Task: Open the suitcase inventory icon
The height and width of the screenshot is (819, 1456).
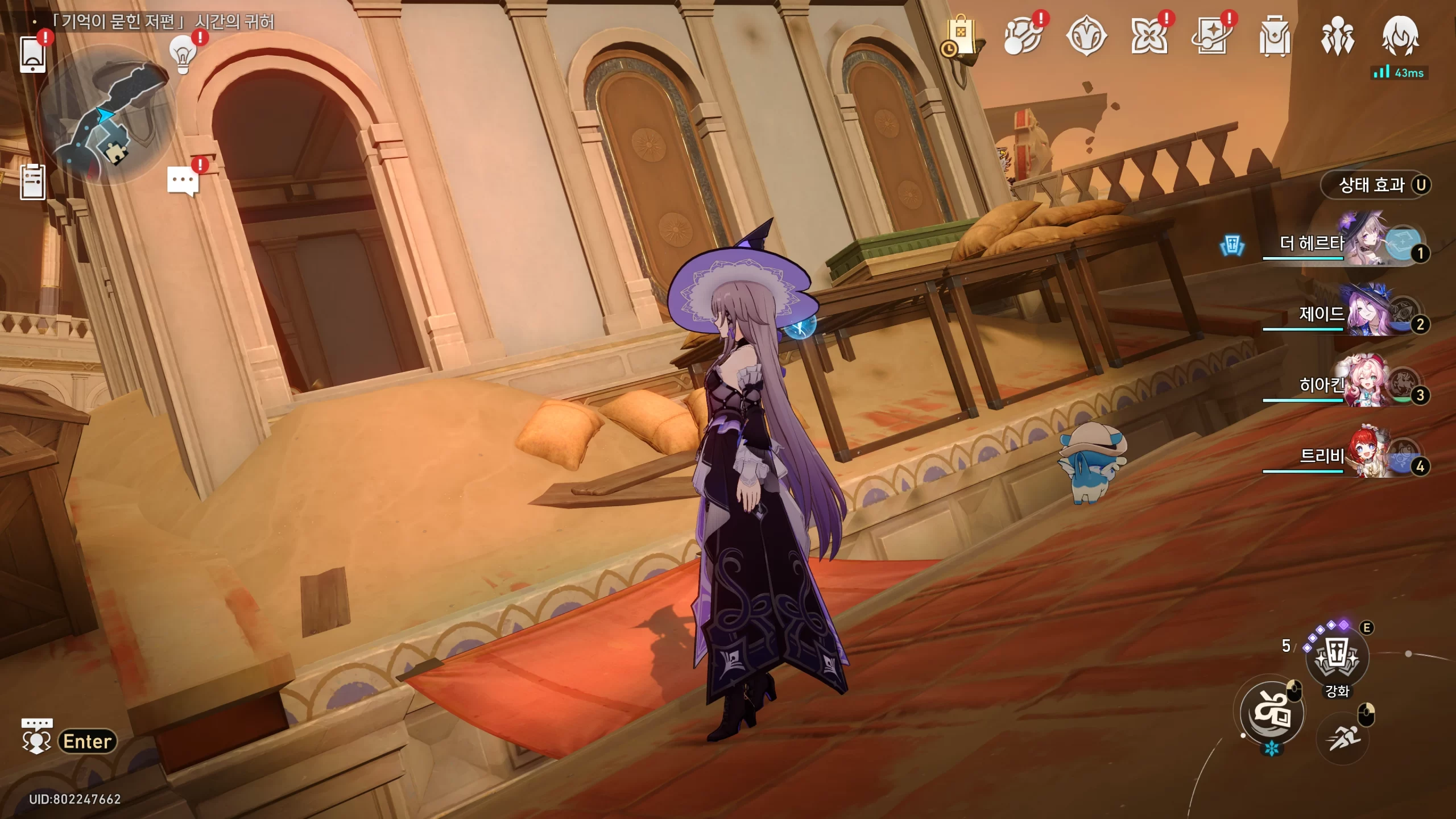Action: [1275, 36]
